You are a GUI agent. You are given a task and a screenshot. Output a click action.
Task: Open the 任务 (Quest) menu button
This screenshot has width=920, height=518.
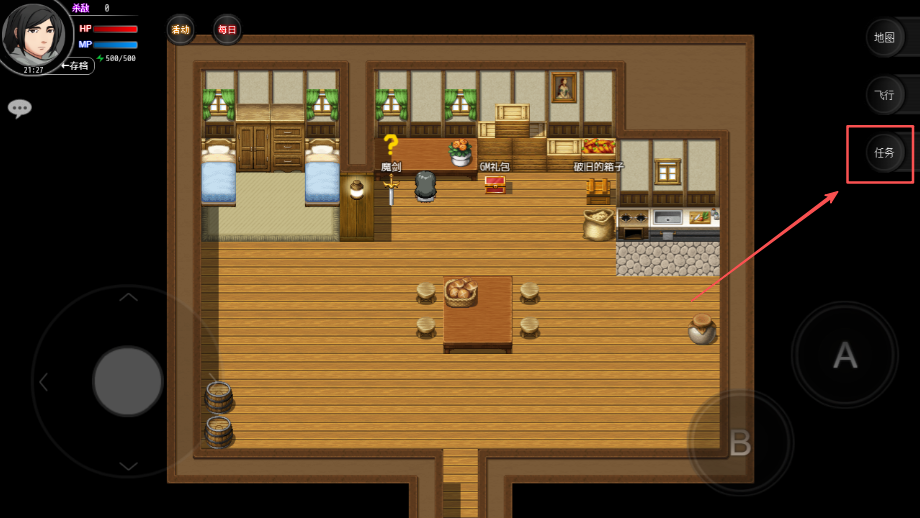click(884, 153)
